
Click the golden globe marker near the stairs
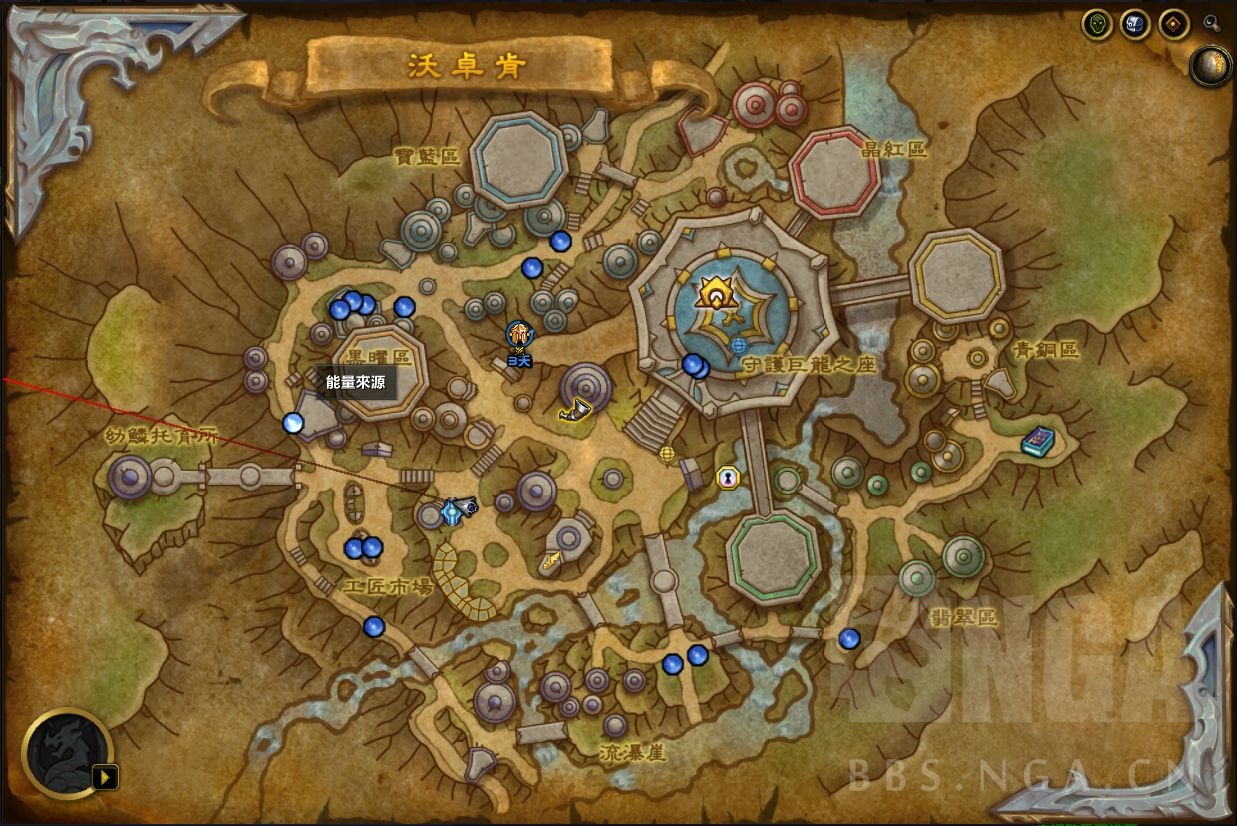(667, 454)
